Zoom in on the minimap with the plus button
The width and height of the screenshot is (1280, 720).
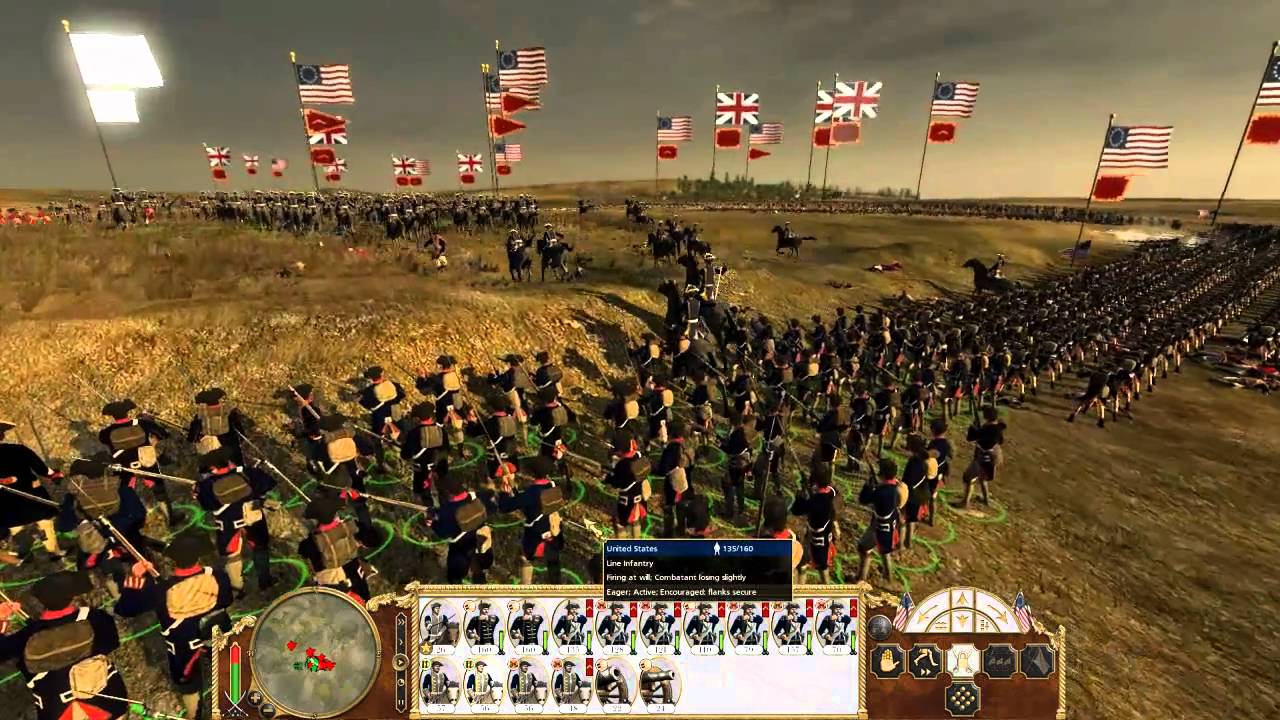(254, 698)
